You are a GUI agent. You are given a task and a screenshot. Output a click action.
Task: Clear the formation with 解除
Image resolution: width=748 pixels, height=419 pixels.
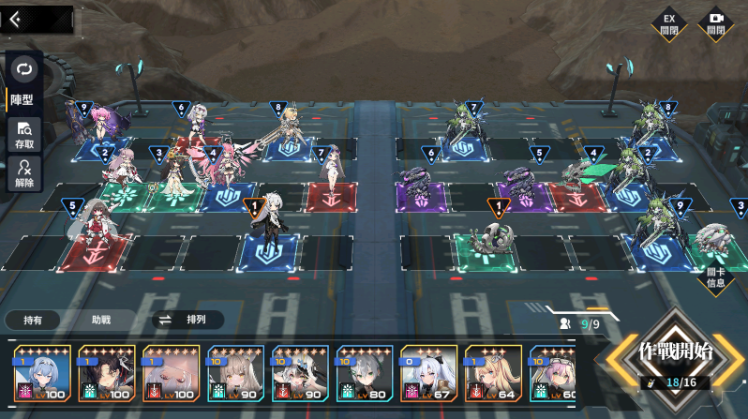(23, 175)
